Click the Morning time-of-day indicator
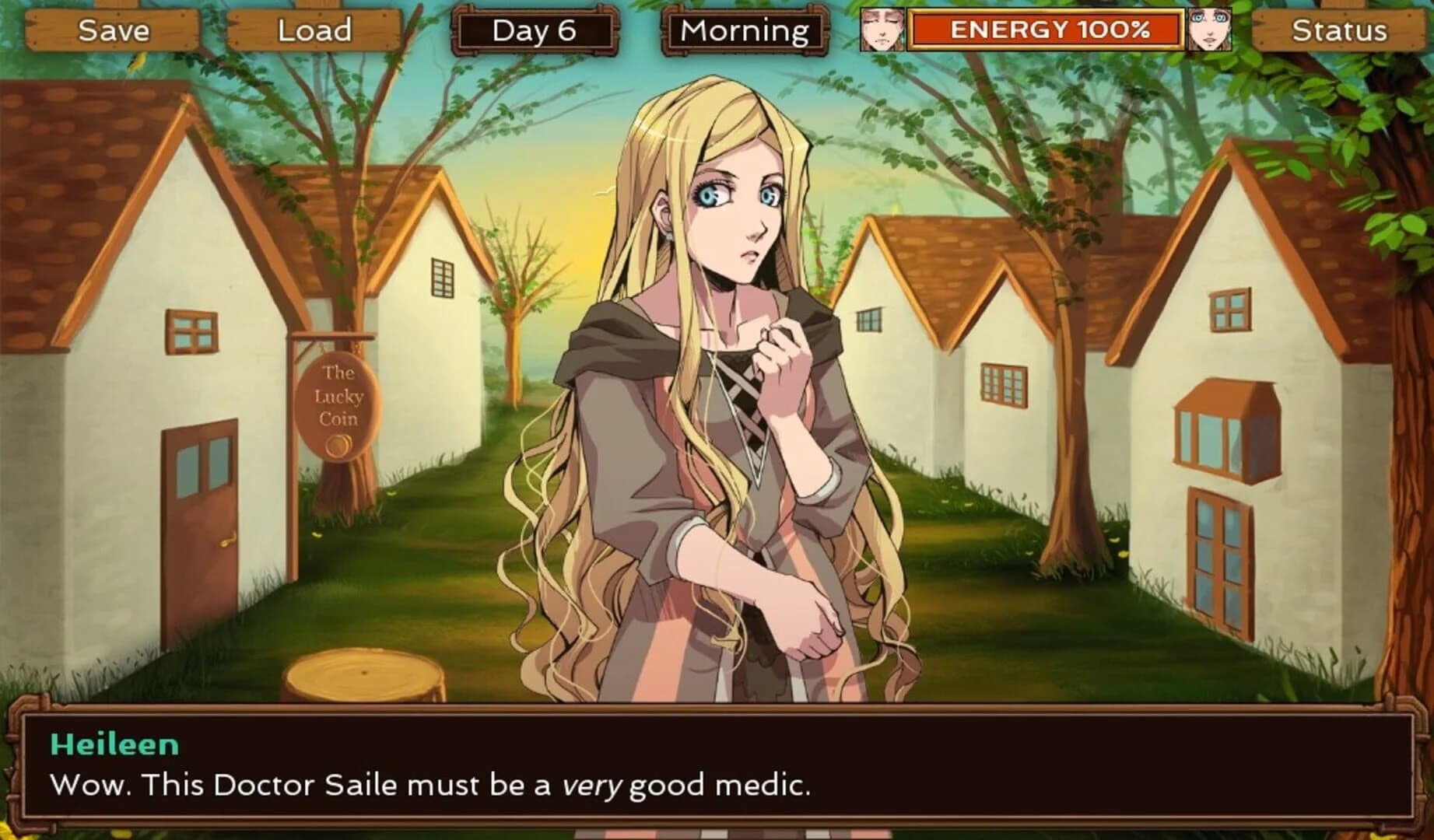 click(743, 31)
